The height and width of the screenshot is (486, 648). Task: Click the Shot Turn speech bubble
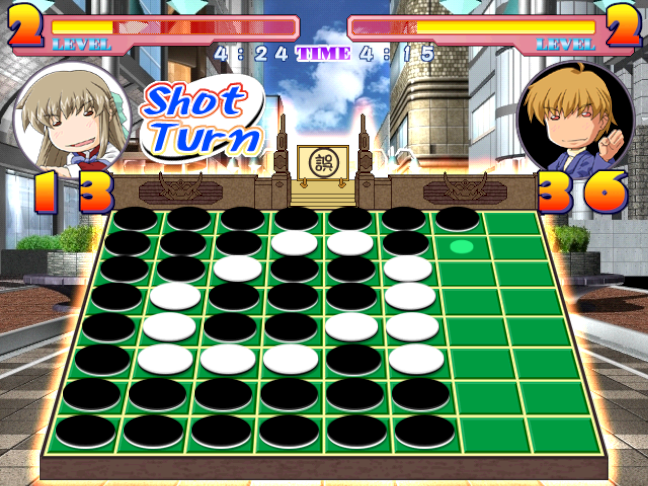point(202,120)
